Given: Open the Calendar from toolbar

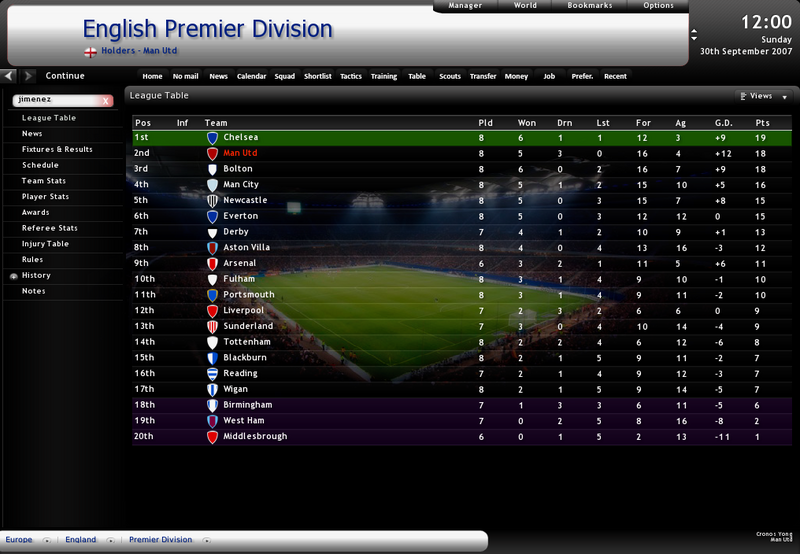Looking at the screenshot, I should click(251, 76).
